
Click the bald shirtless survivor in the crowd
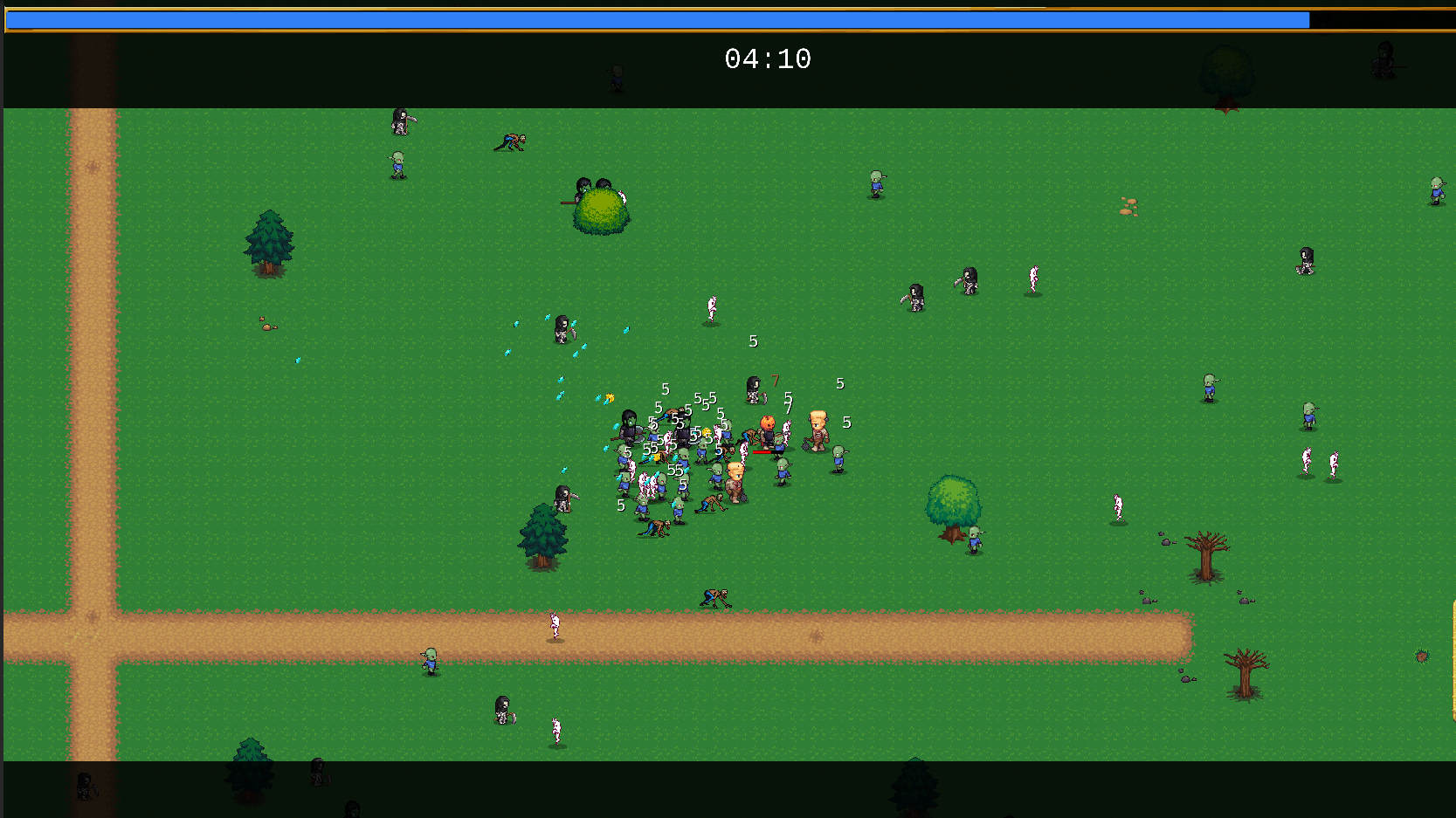[x=735, y=478]
